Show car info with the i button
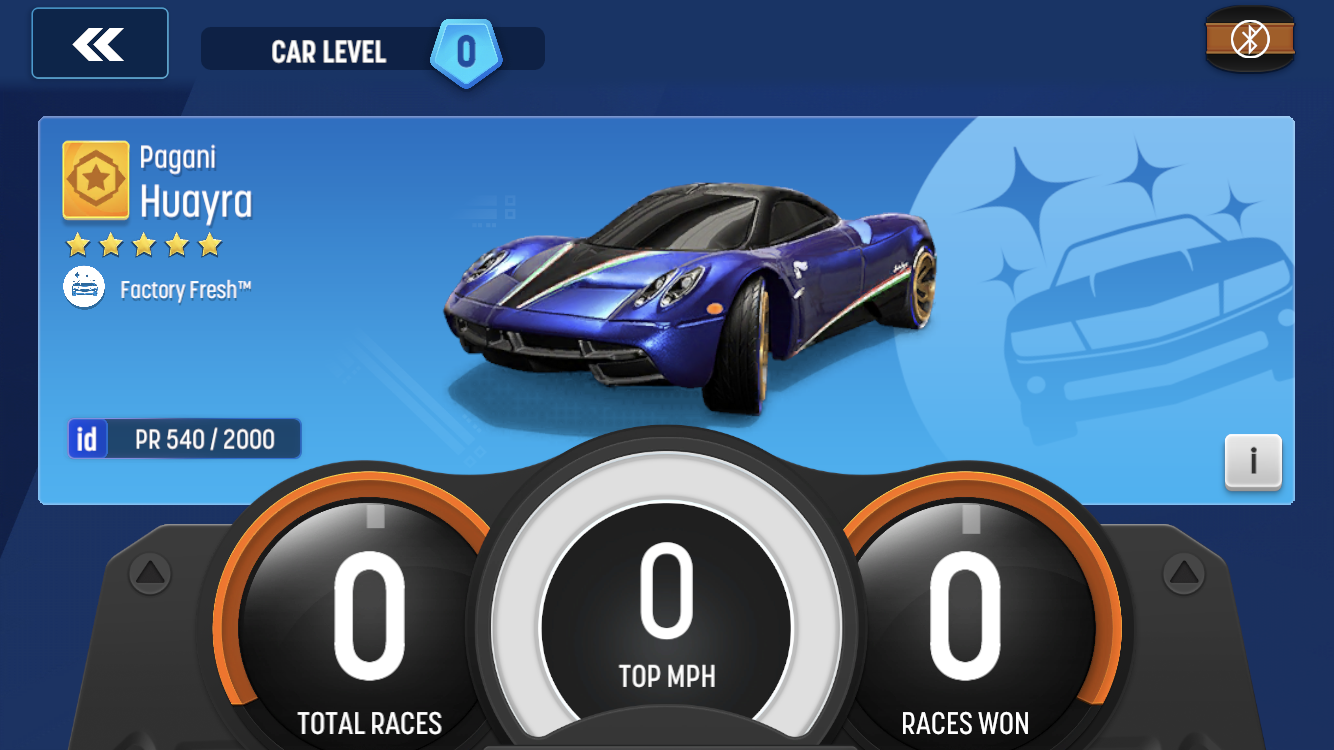 pyautogui.click(x=1252, y=461)
